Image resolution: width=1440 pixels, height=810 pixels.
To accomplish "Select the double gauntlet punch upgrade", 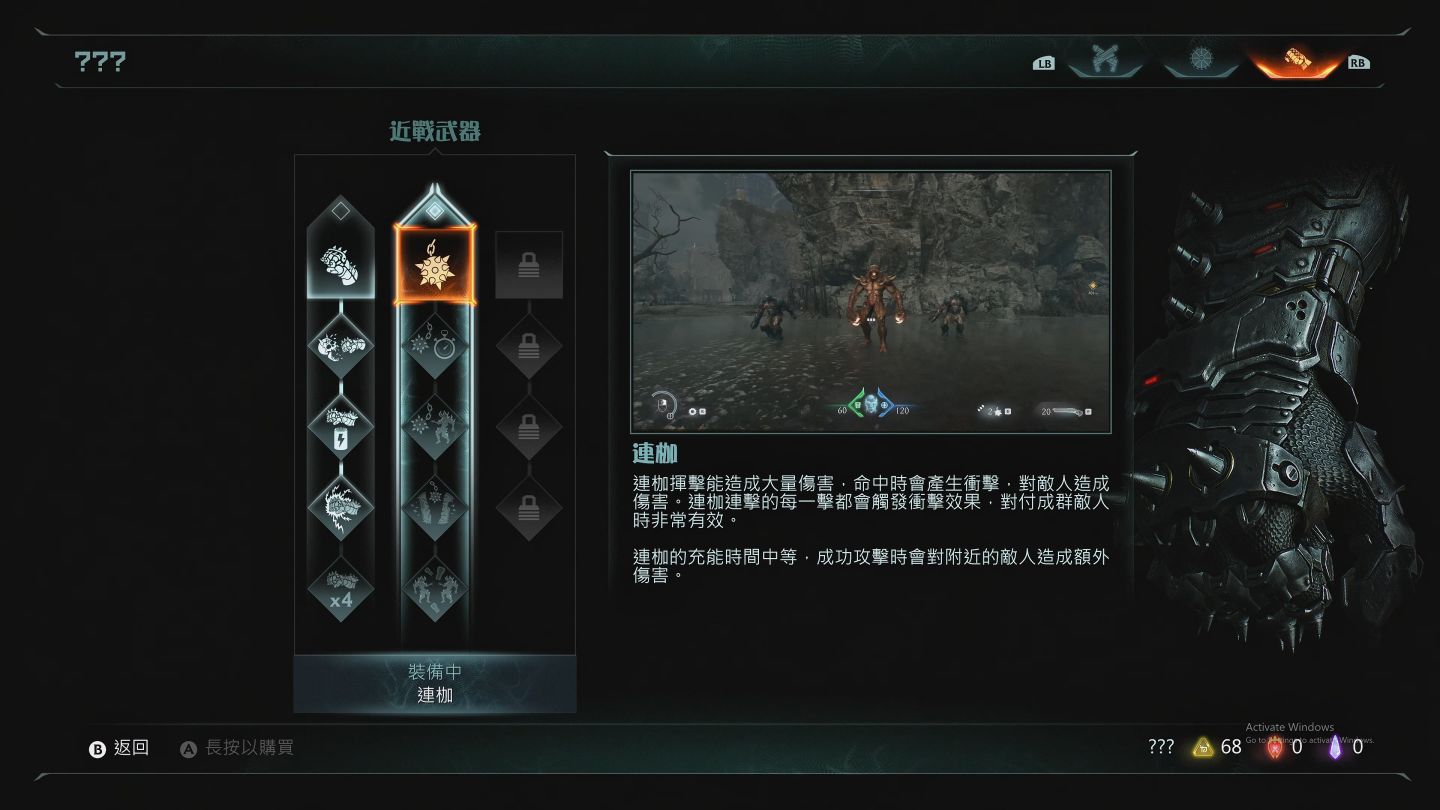I will click(x=340, y=346).
